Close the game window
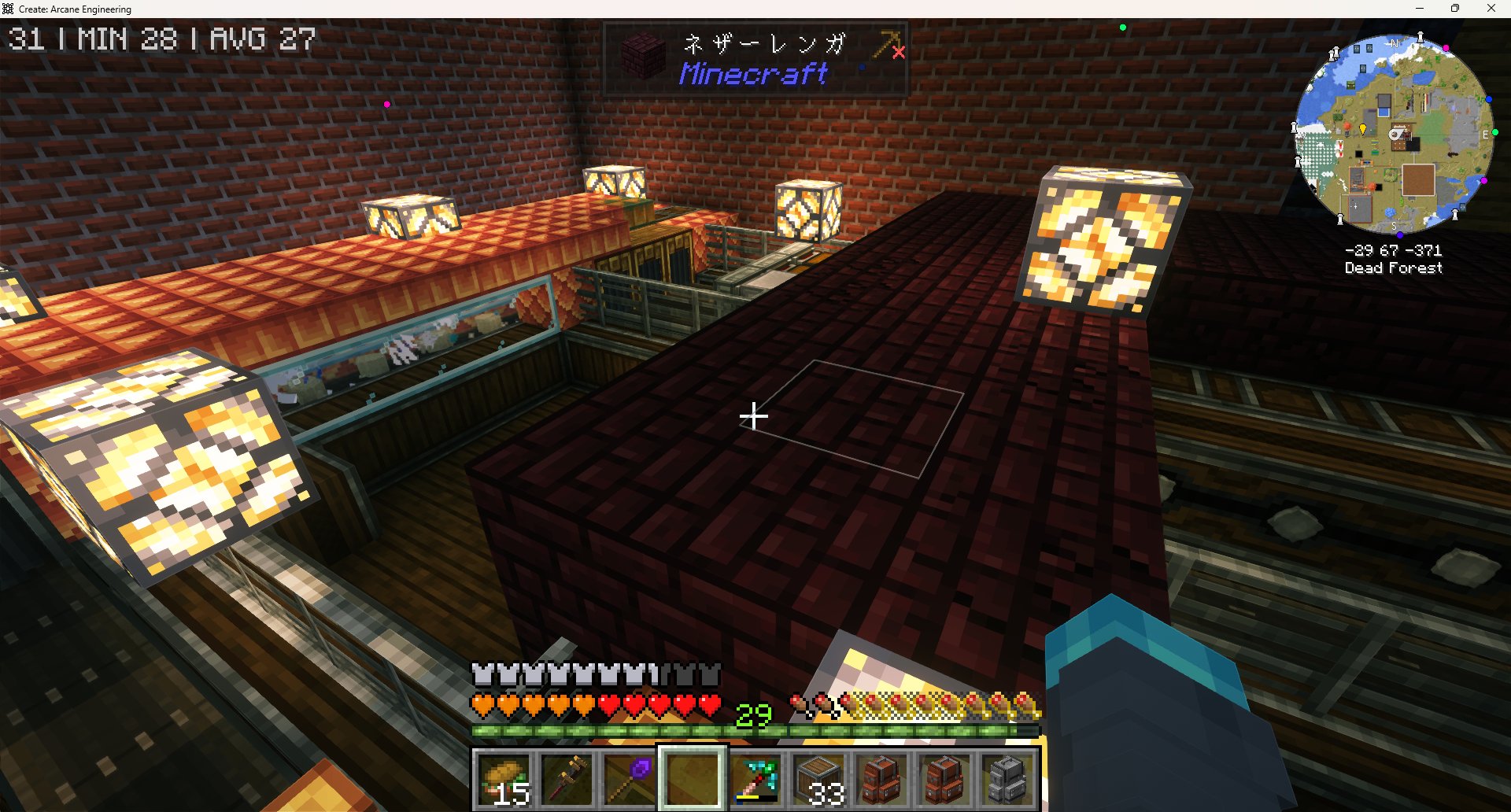This screenshot has width=1511, height=812. (1491, 9)
